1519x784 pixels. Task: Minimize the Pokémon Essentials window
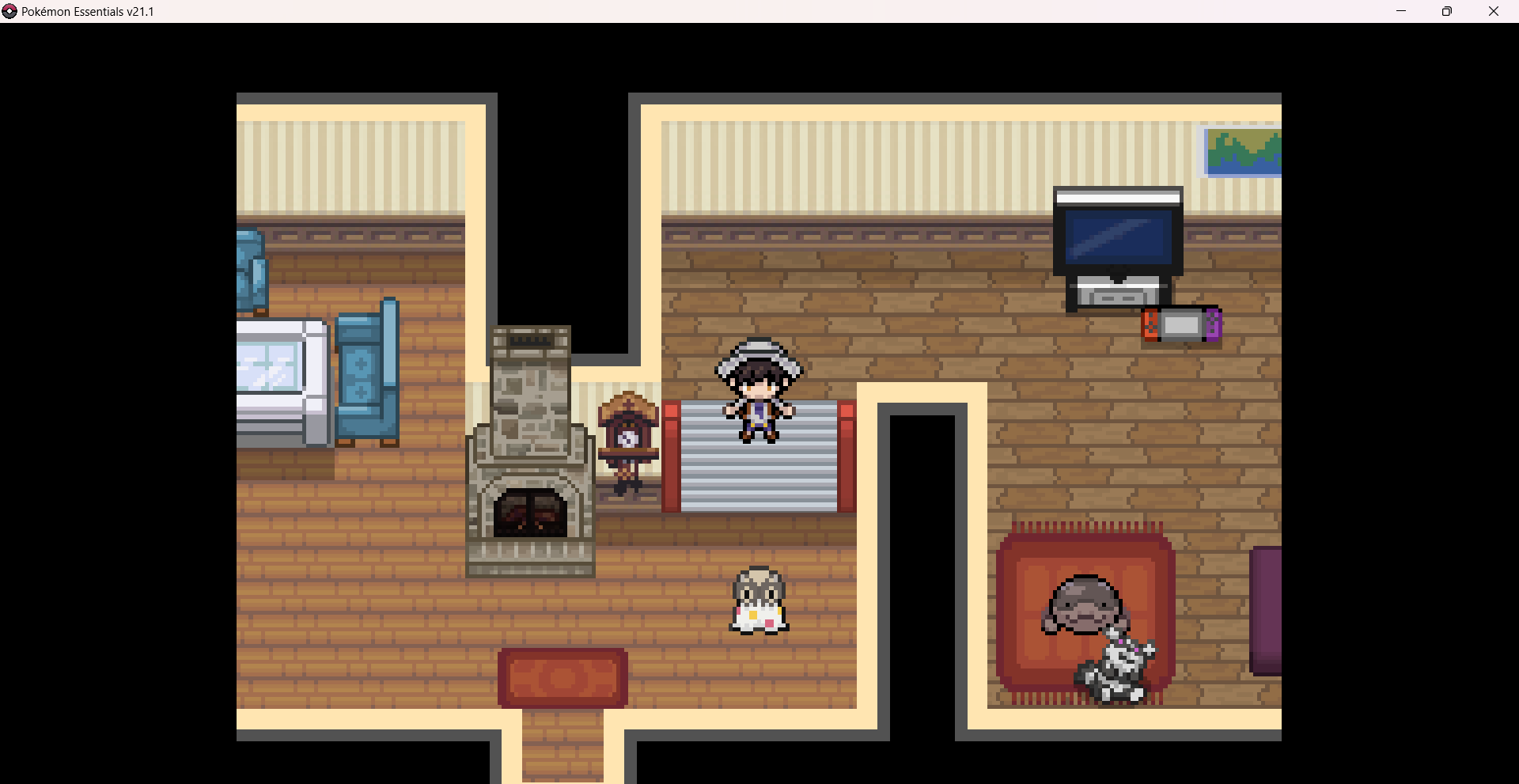click(x=1400, y=11)
